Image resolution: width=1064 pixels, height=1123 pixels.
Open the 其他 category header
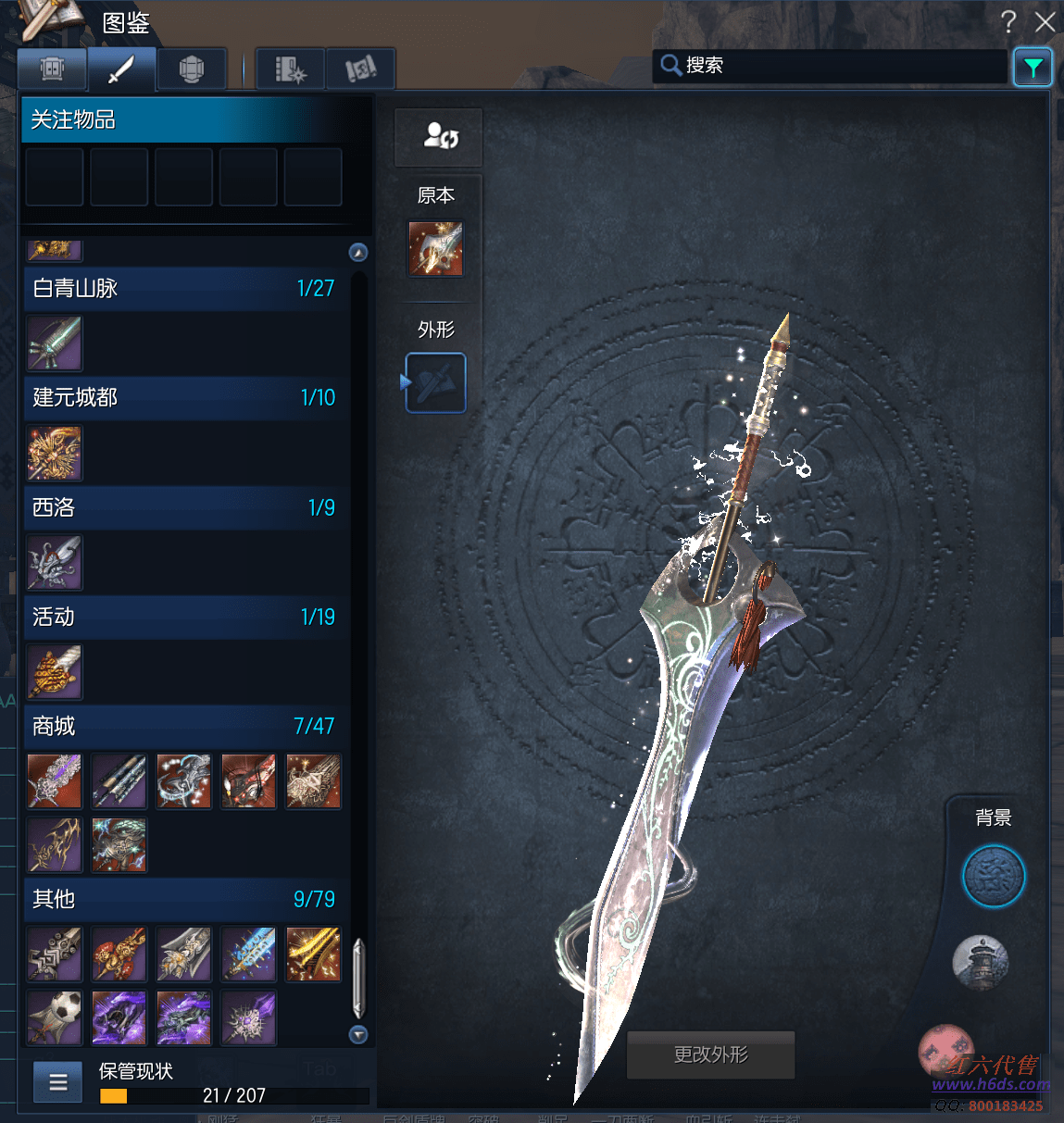185,899
